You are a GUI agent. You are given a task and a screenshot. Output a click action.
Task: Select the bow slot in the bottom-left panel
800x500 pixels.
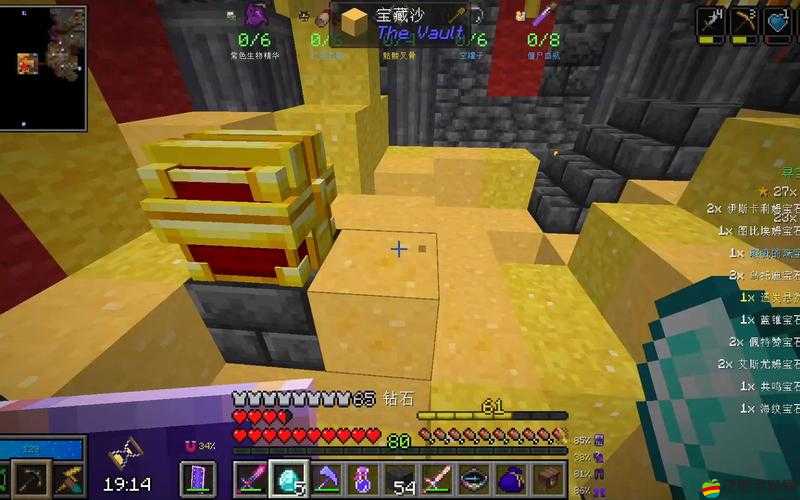pos(33,478)
